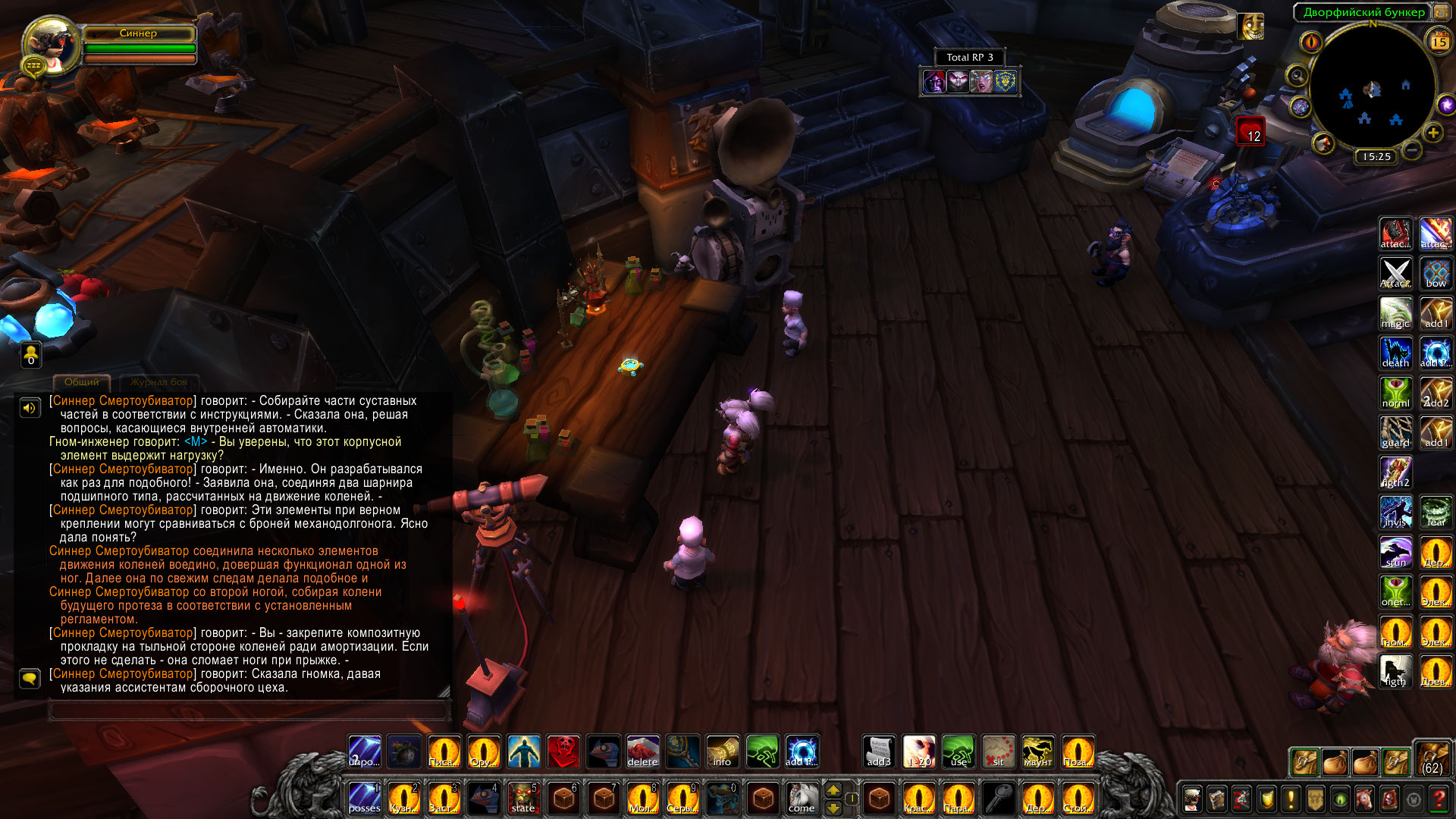Activate the "state" orc-face macro
The height and width of the screenshot is (819, 1456).
coord(523,799)
